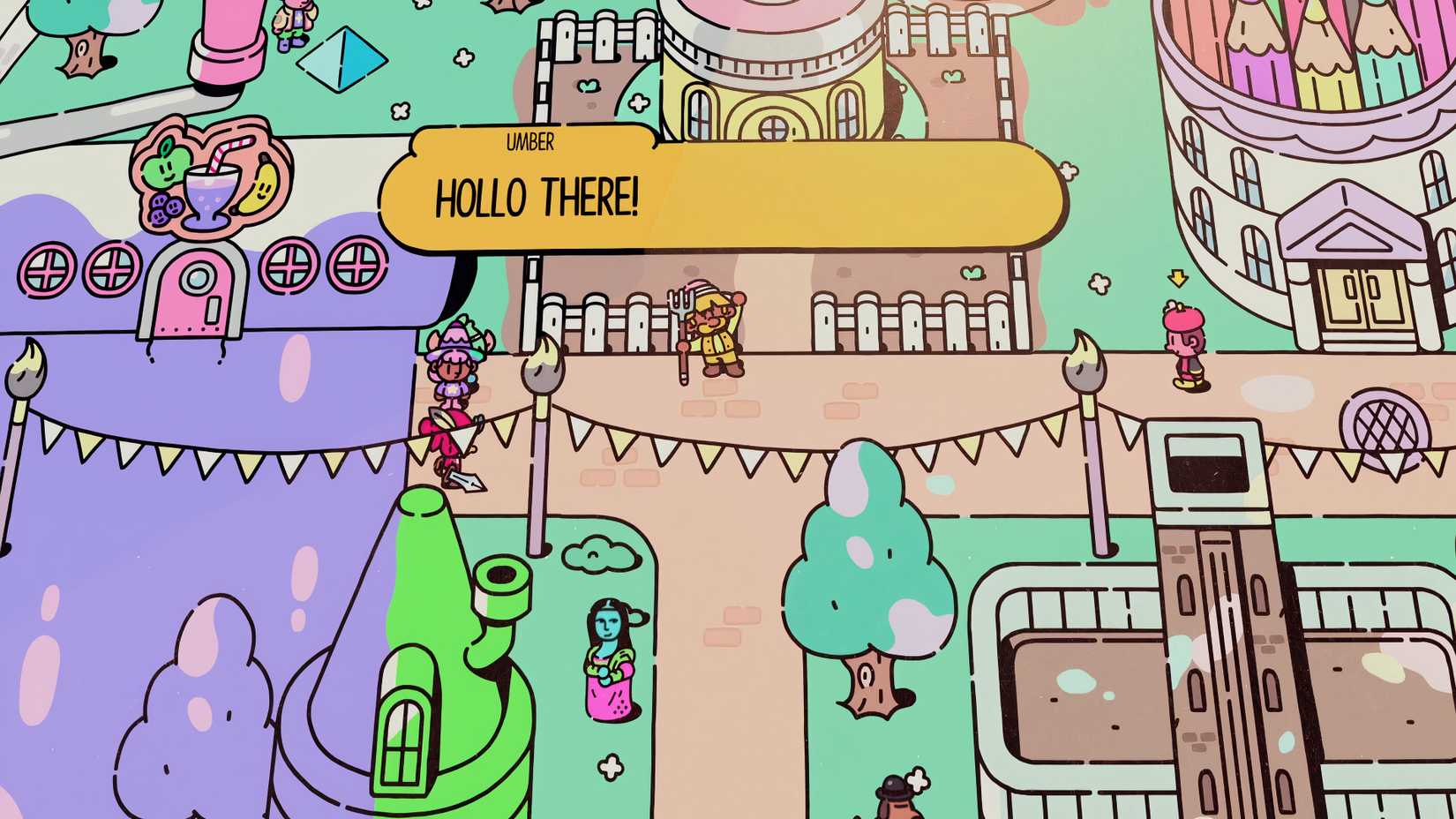Viewport: 1456px width, 819px height.
Task: Click the pink door of the purple building
Action: [196, 291]
